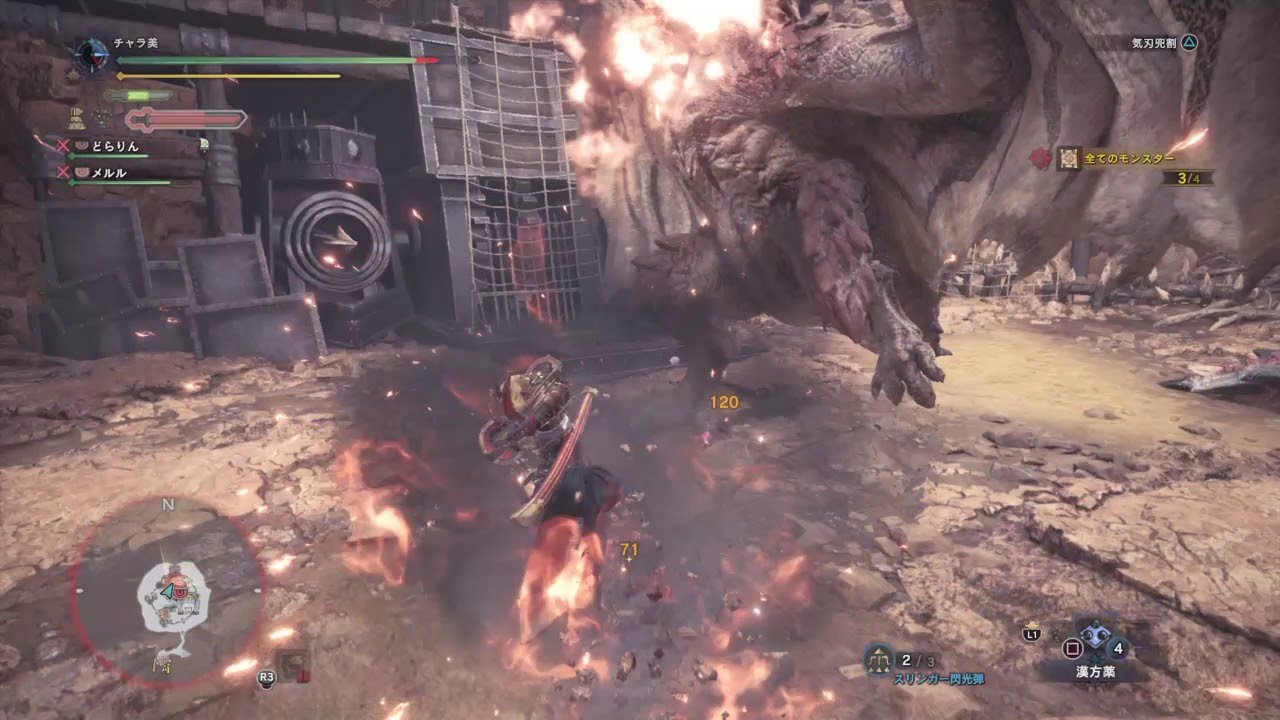Select the スリンガー閃光弾 slinger ammo icon
This screenshot has width=1280, height=720.
[878, 659]
